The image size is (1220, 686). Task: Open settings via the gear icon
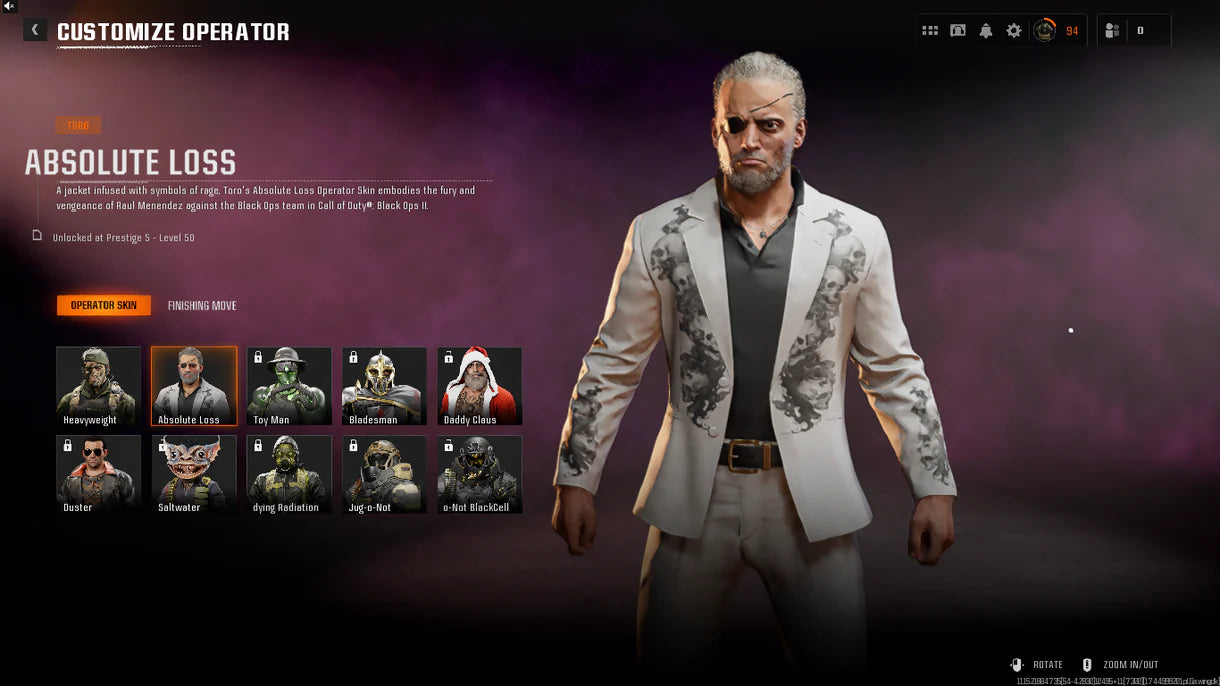click(1014, 31)
